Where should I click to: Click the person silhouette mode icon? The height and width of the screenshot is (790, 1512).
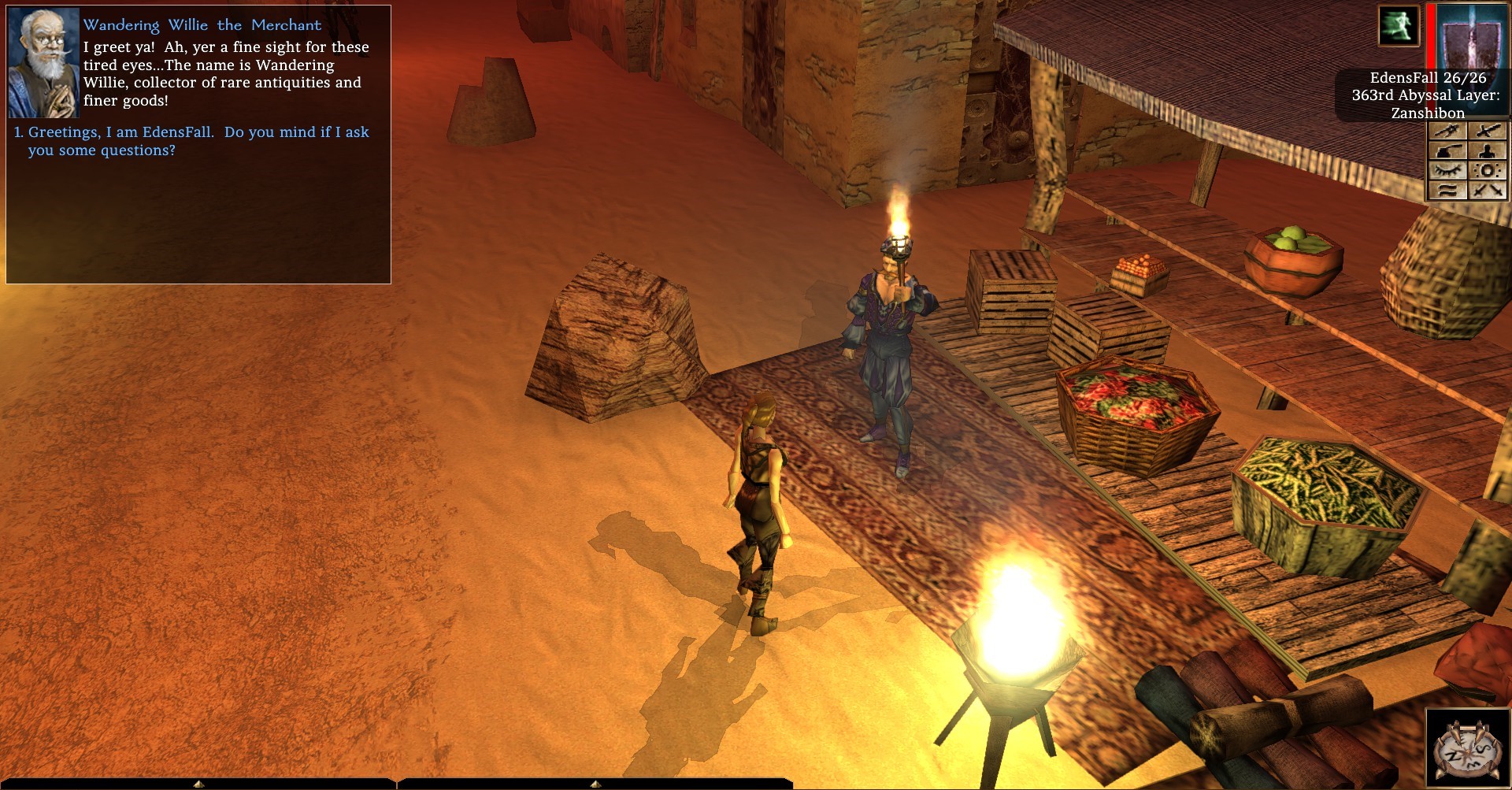click(1487, 150)
